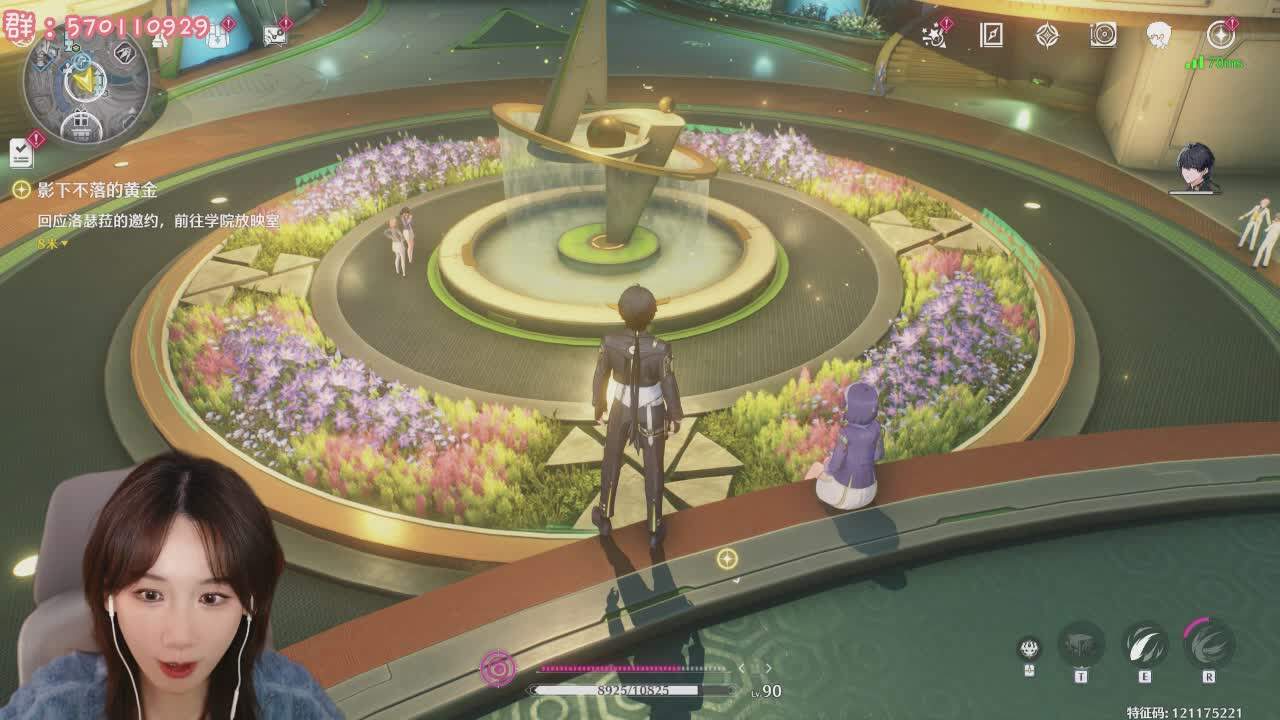The height and width of the screenshot is (720, 1280).
Task: Select the tracked quest 影下不落的黄金
Action: [x=97, y=189]
